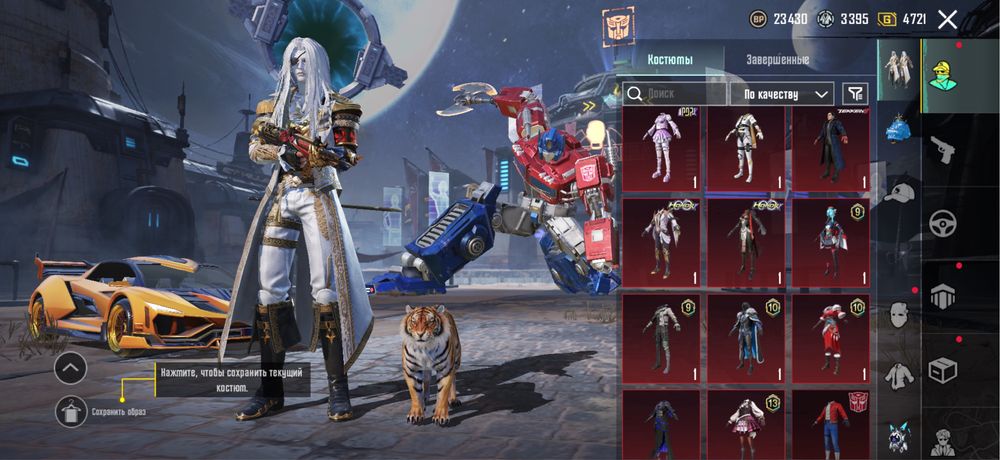1000x460 pixels.
Task: Open the Завершенные tab
Action: [777, 60]
